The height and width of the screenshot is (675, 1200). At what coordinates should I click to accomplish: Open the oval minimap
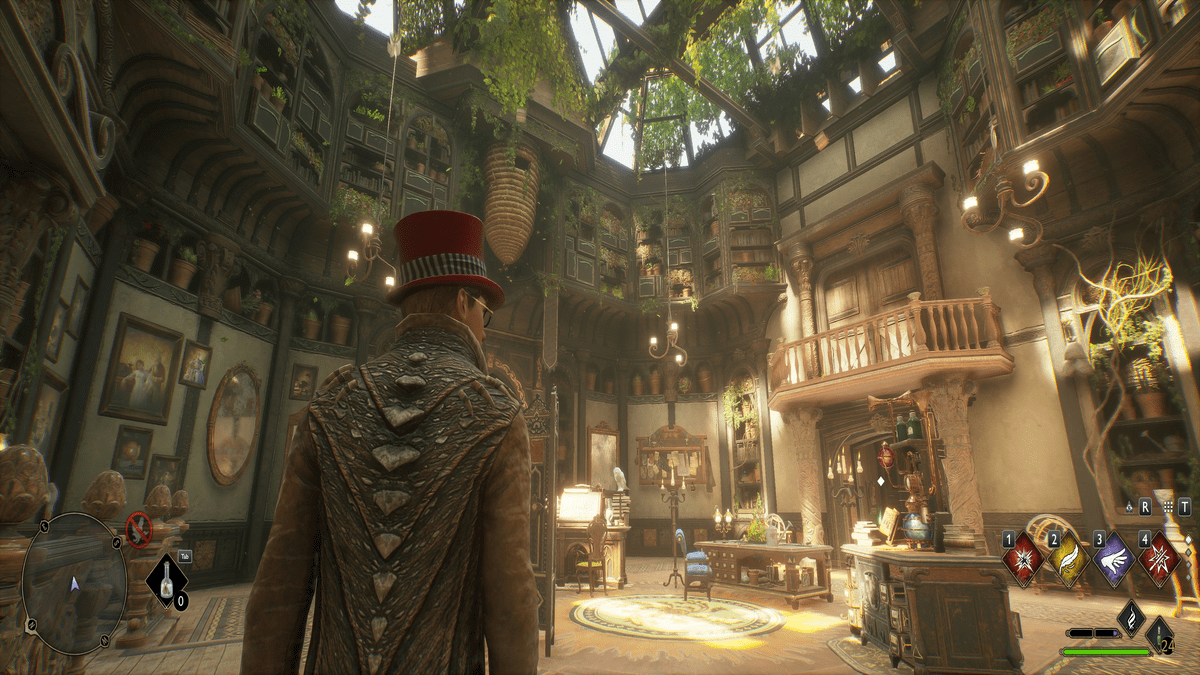click(x=75, y=582)
